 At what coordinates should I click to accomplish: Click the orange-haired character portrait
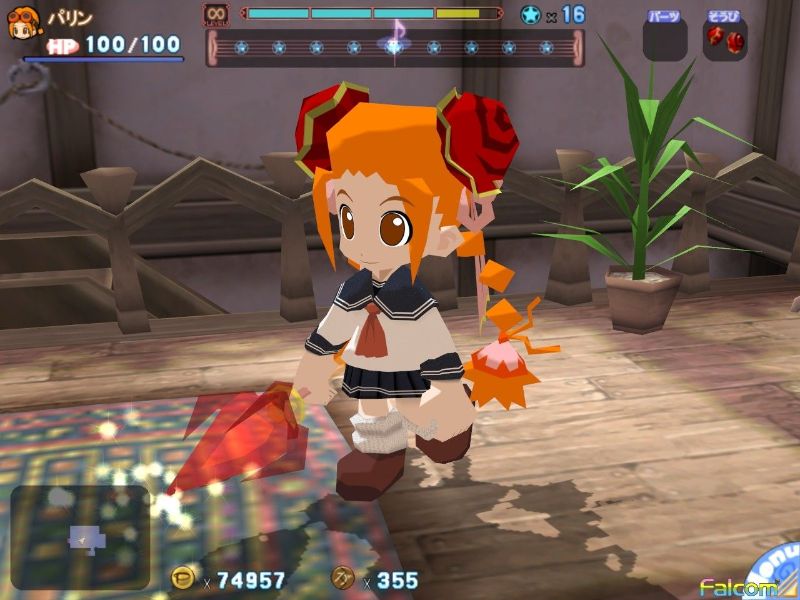[22, 24]
